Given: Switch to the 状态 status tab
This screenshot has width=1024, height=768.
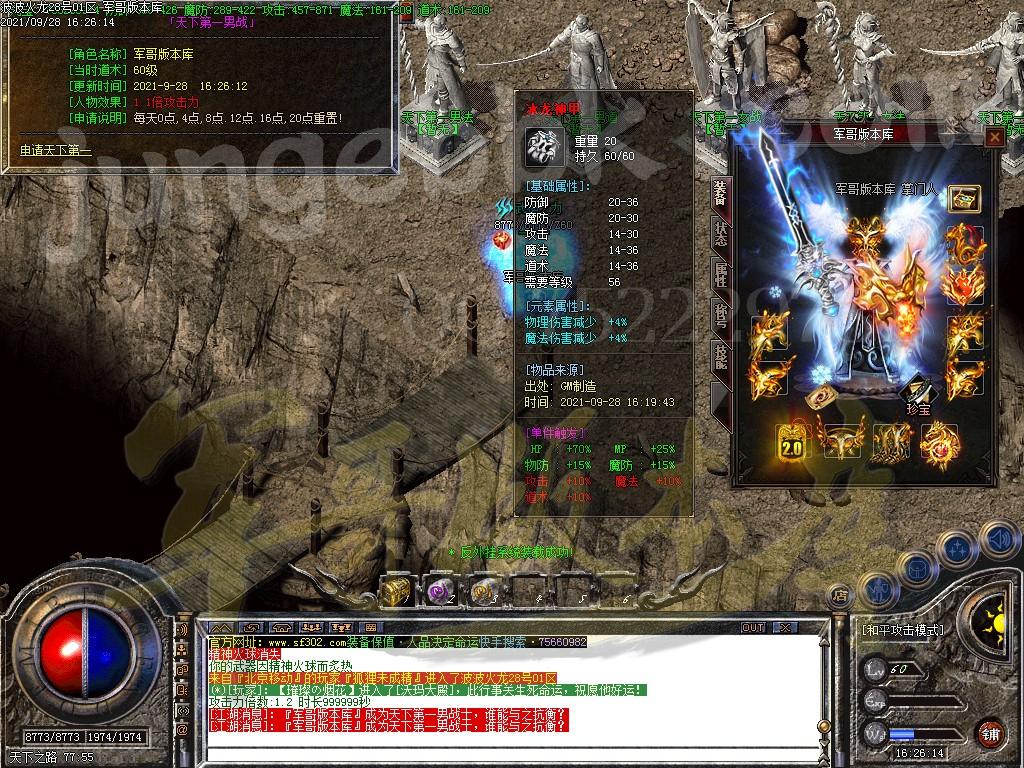Looking at the screenshot, I should tap(720, 233).
